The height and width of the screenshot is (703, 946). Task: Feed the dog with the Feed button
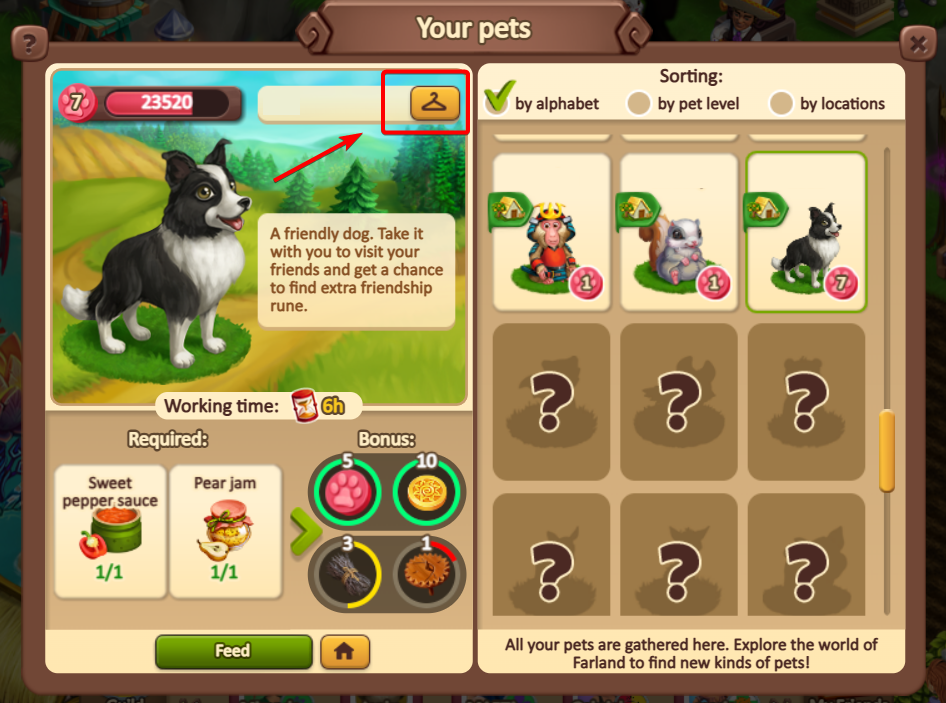click(x=233, y=651)
